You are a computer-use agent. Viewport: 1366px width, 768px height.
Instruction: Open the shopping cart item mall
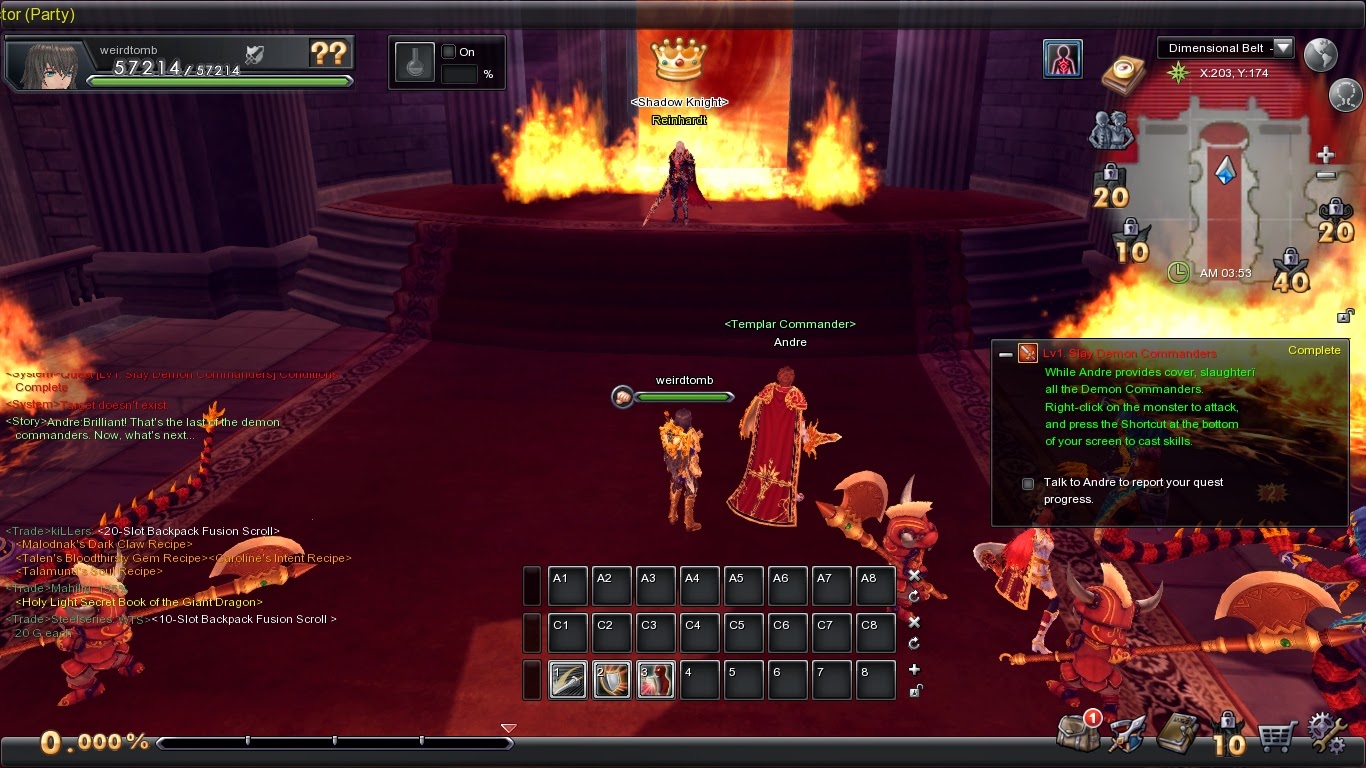1277,737
